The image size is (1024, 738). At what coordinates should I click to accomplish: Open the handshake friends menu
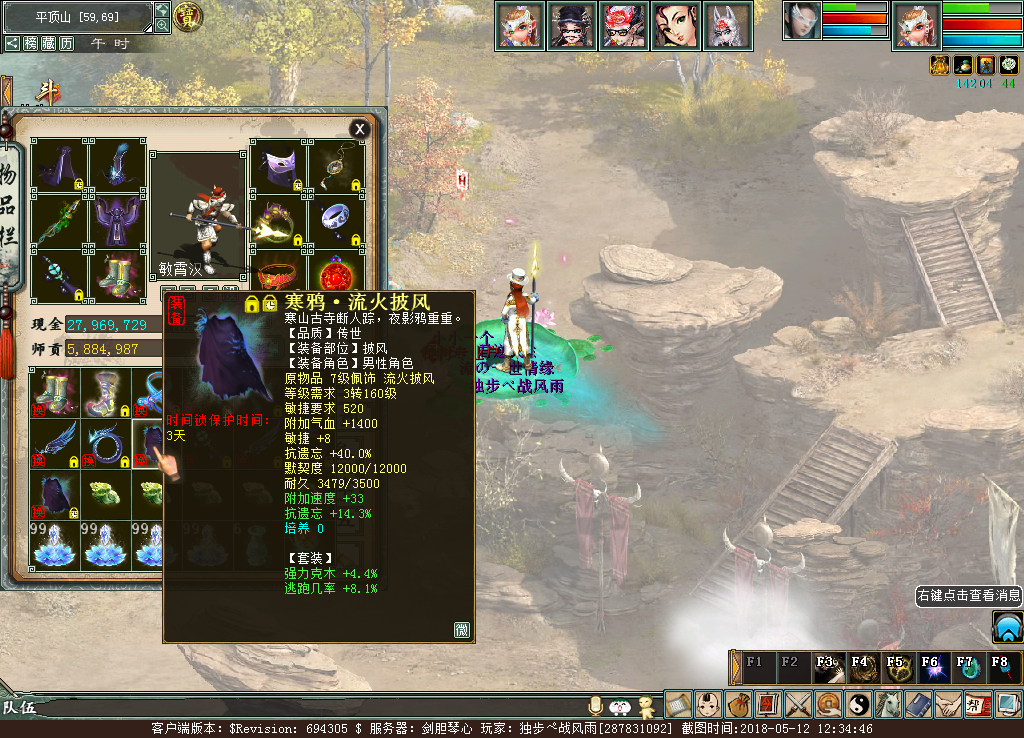[948, 704]
